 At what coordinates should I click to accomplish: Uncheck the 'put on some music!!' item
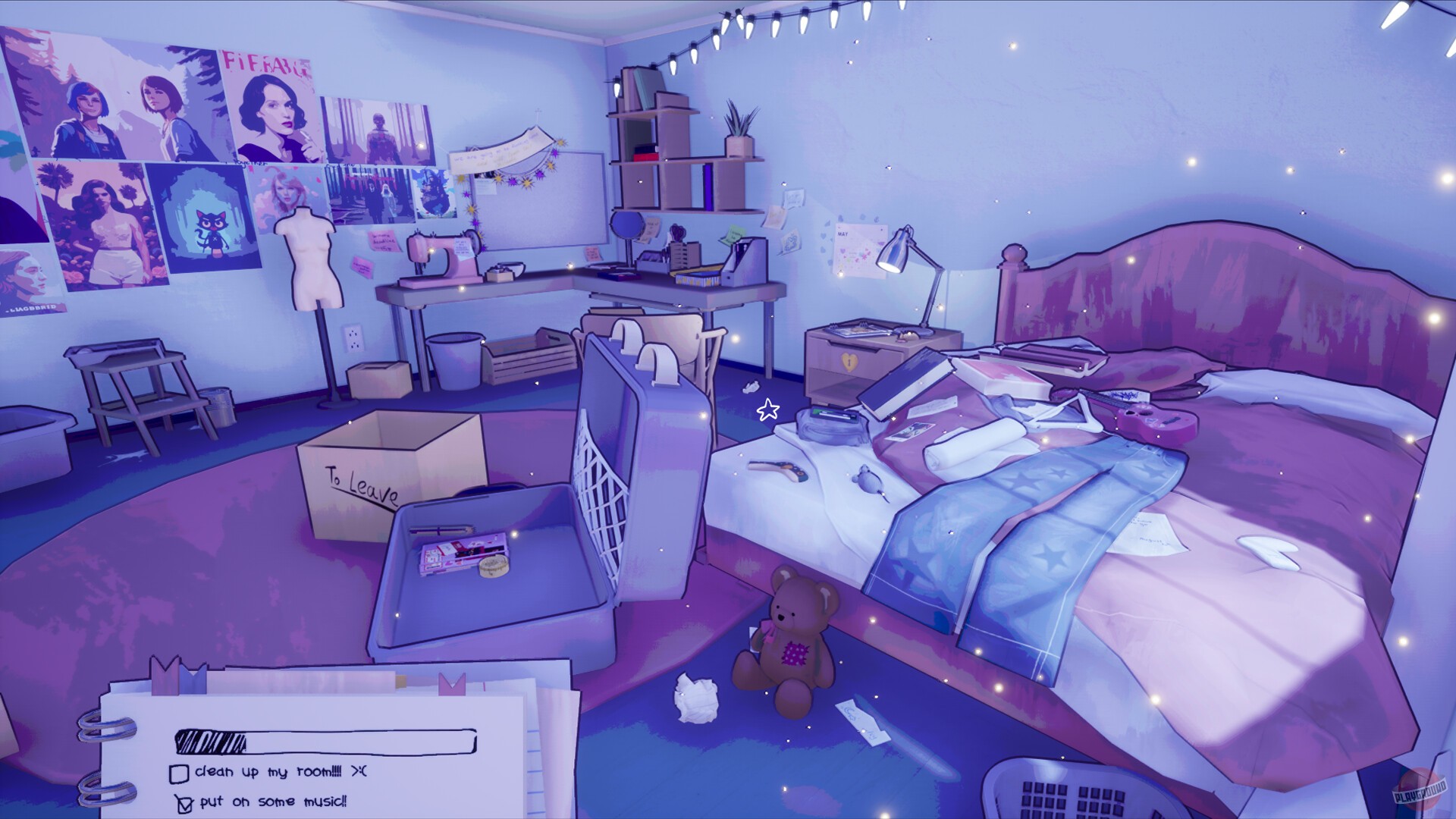(x=185, y=804)
